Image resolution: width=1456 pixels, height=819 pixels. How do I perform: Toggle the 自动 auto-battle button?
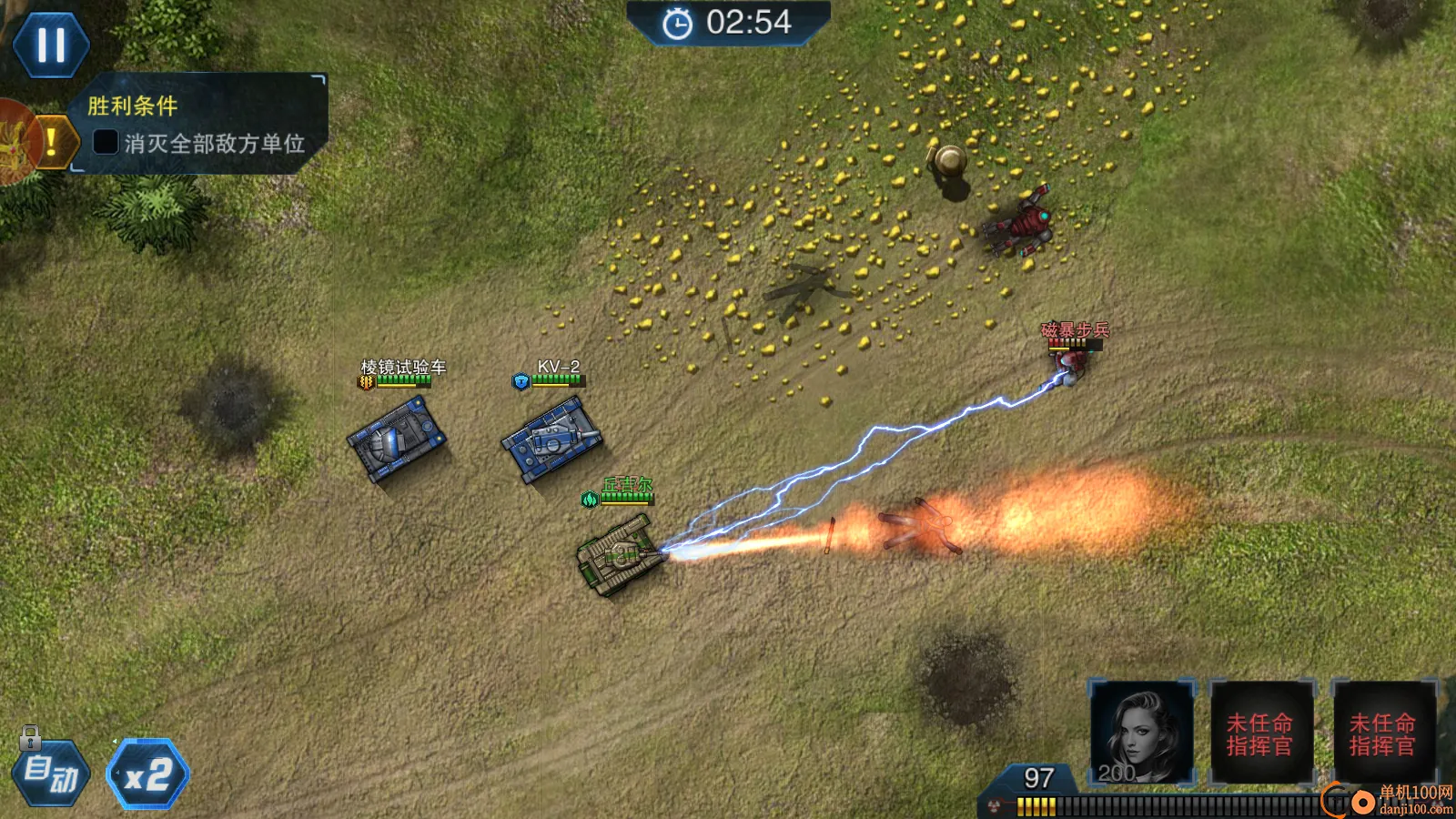tap(52, 774)
